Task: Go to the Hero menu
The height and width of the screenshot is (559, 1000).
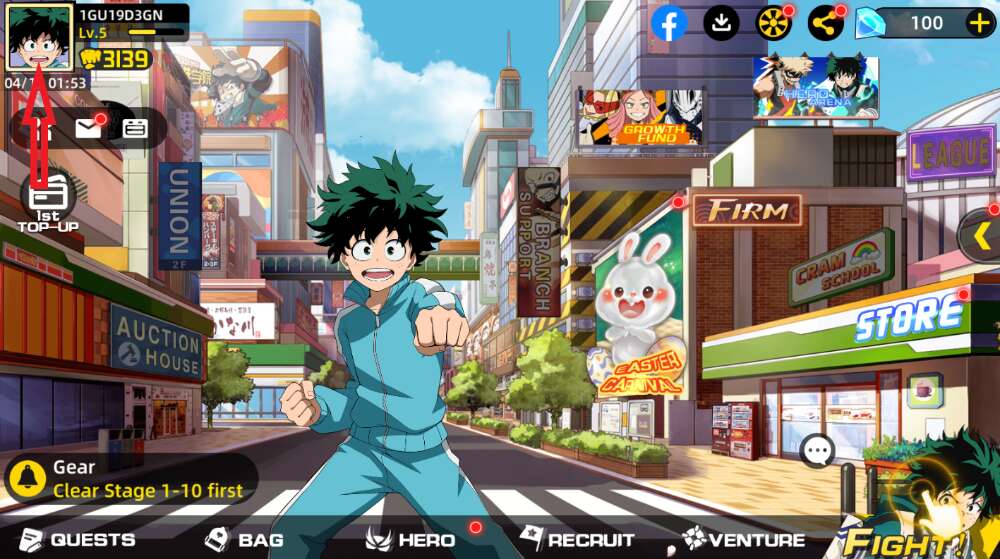Action: pos(412,540)
